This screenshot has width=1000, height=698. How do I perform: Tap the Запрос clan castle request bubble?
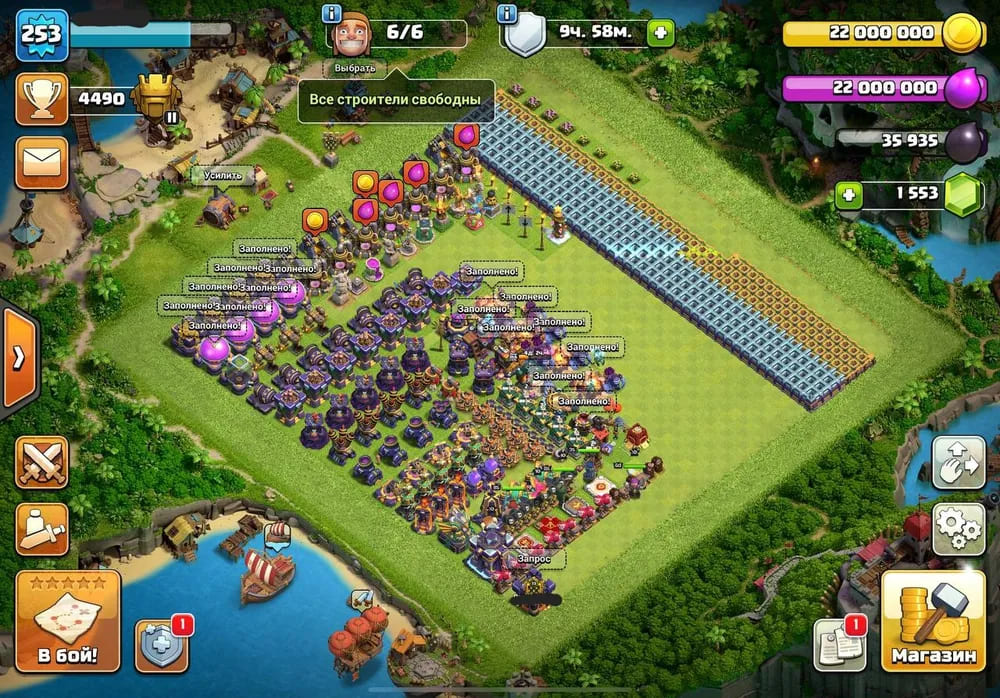[x=540, y=558]
